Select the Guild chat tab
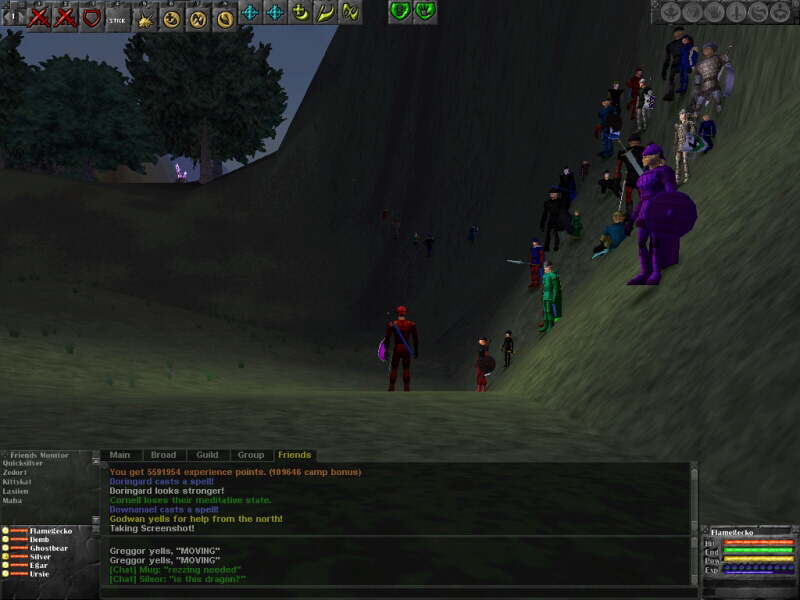This screenshot has height=600, width=800. coord(207,455)
